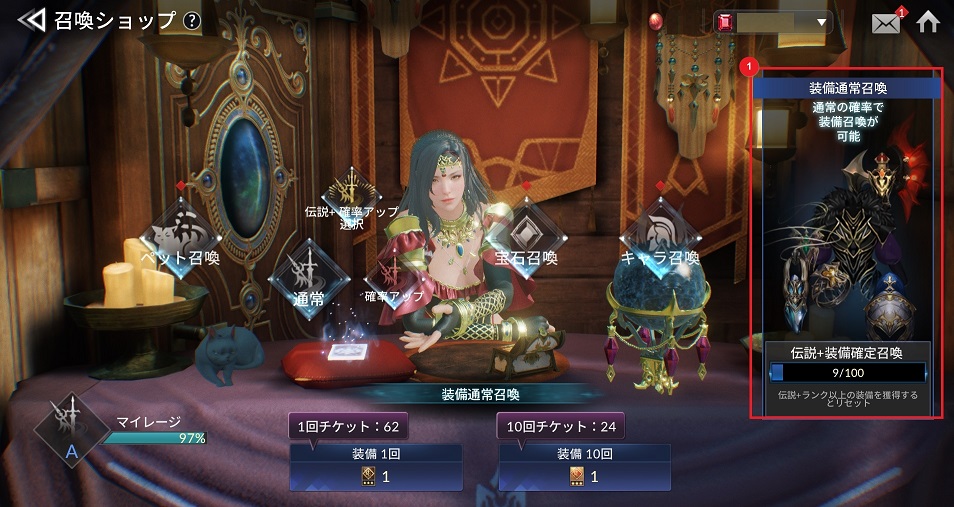This screenshot has height=507, width=954.
Task: Summon ten times with 装備 10回
Action: [x=584, y=467]
